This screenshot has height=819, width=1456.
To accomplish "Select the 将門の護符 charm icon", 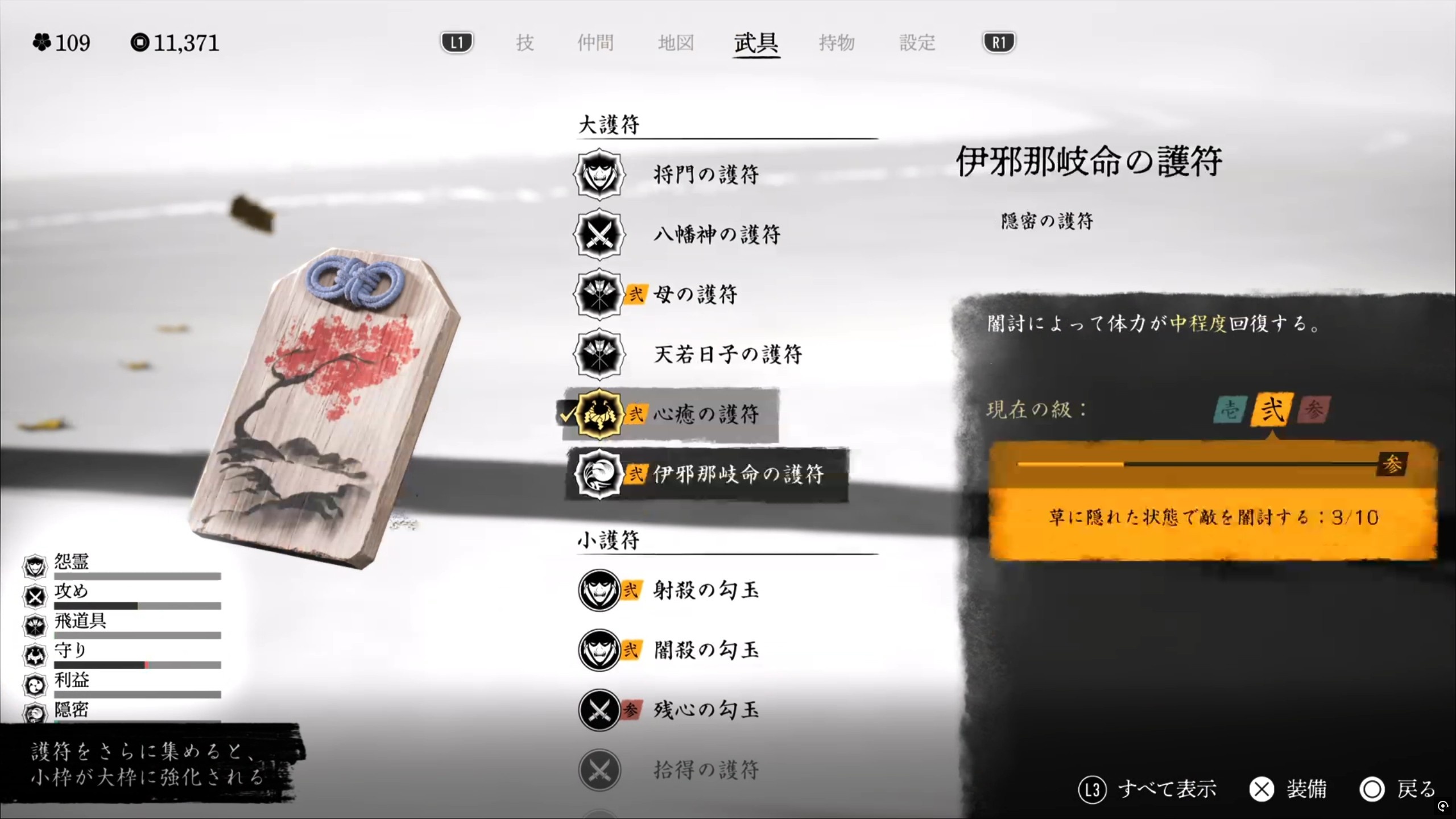I will (599, 175).
